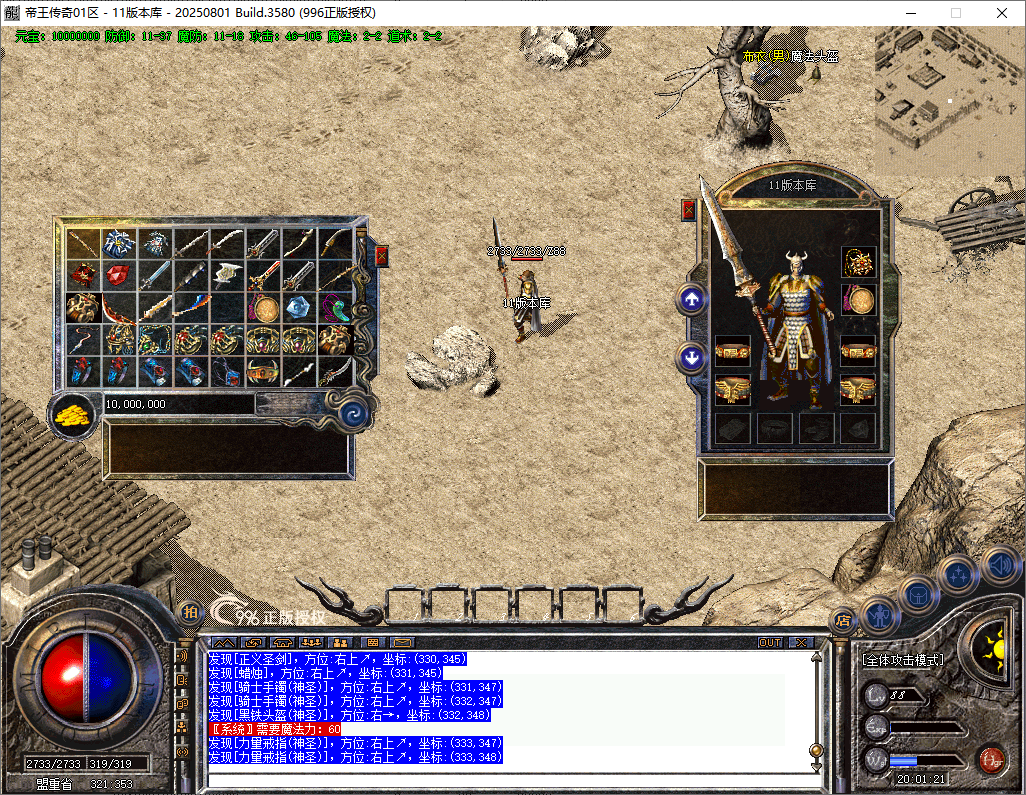Viewport: 1026px width, 795px height.
Task: Open the auction via the 拍 button
Action: [x=189, y=612]
